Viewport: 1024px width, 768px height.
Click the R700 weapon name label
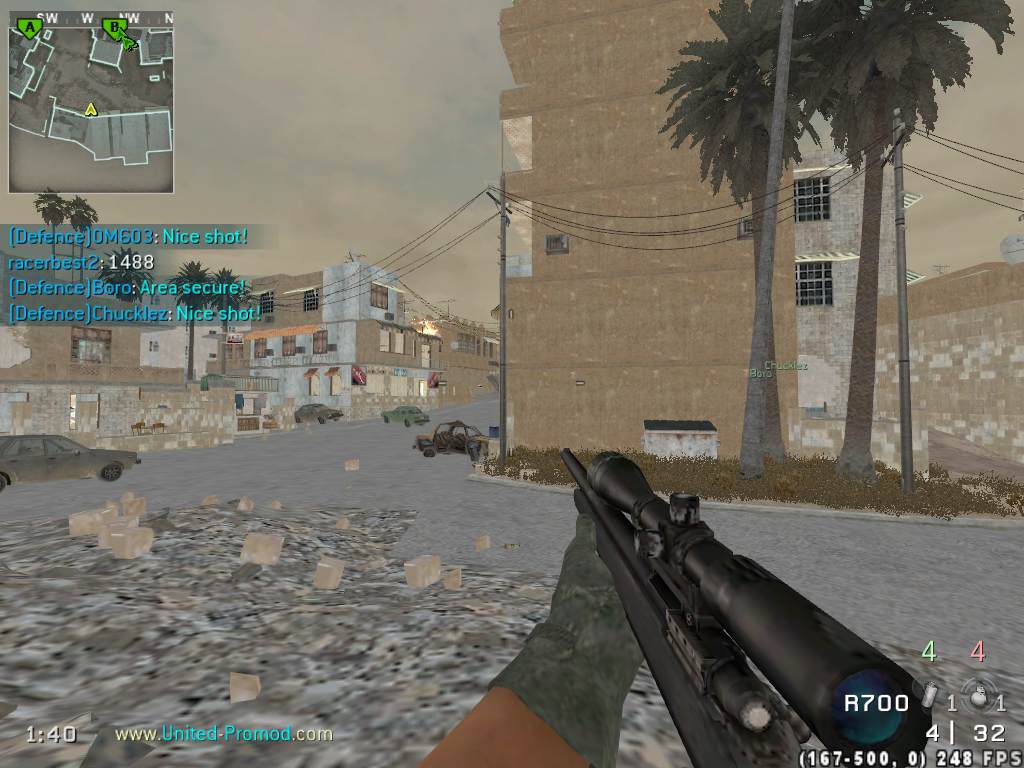click(876, 702)
